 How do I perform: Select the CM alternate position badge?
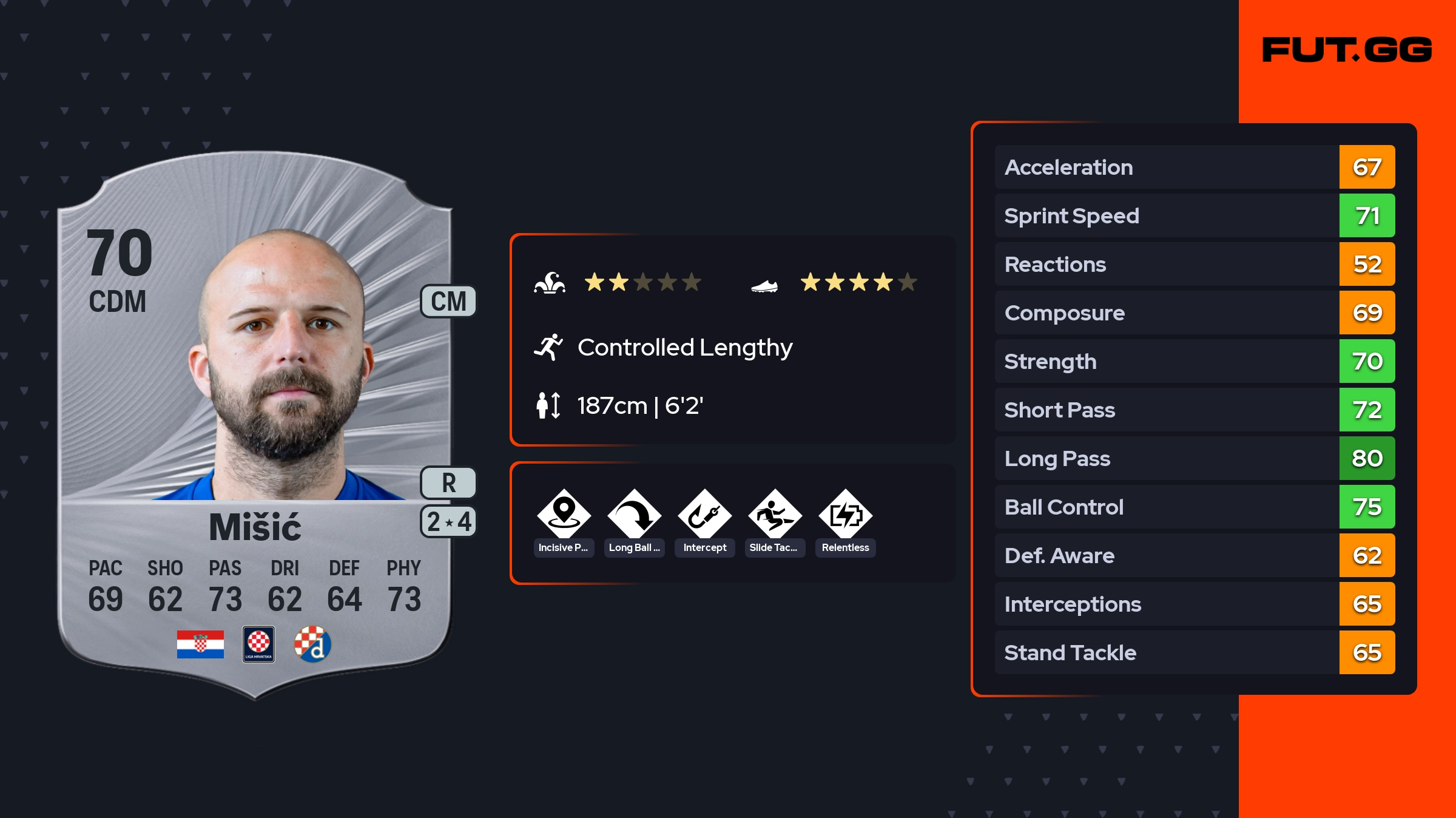(x=448, y=302)
